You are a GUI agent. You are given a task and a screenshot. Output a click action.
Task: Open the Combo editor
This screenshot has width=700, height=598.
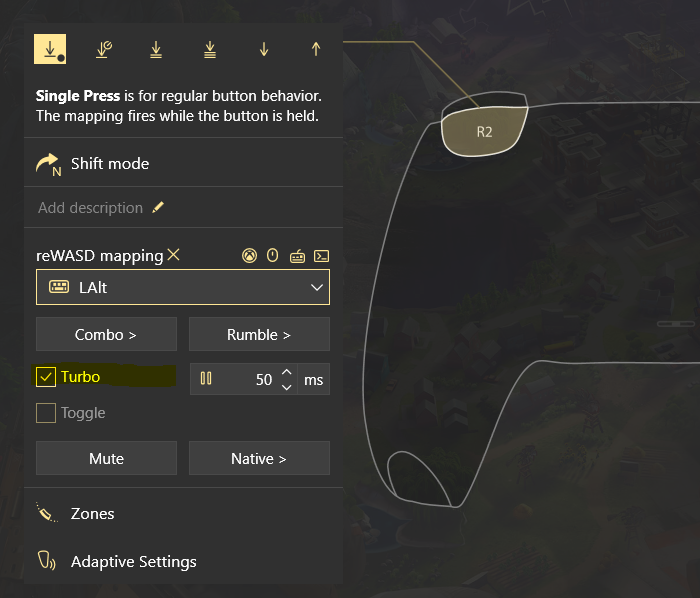pyautogui.click(x=106, y=335)
